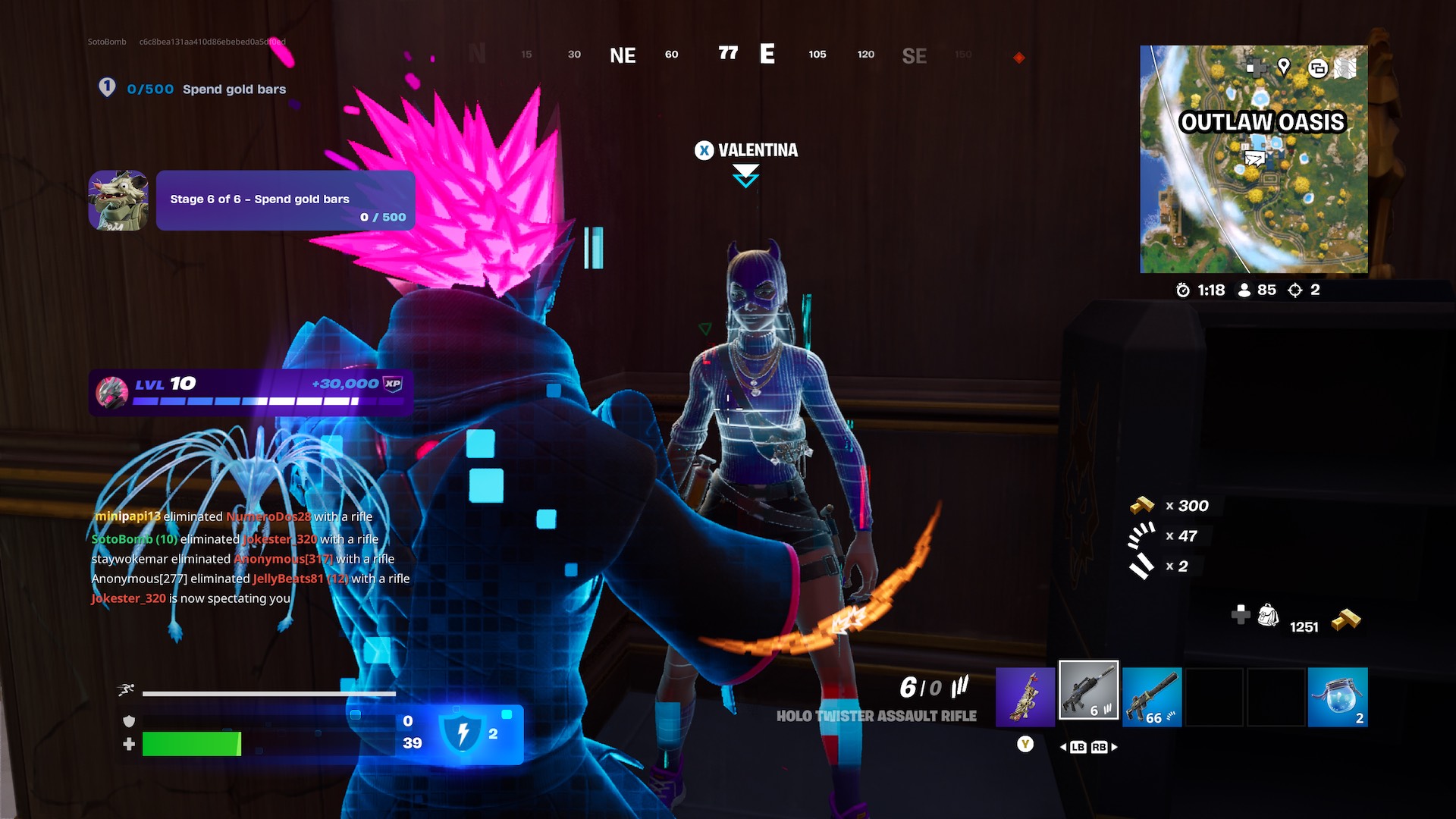This screenshot has height=819, width=1456.
Task: Expand the Valentina marker chevrons
Action: pyautogui.click(x=745, y=176)
